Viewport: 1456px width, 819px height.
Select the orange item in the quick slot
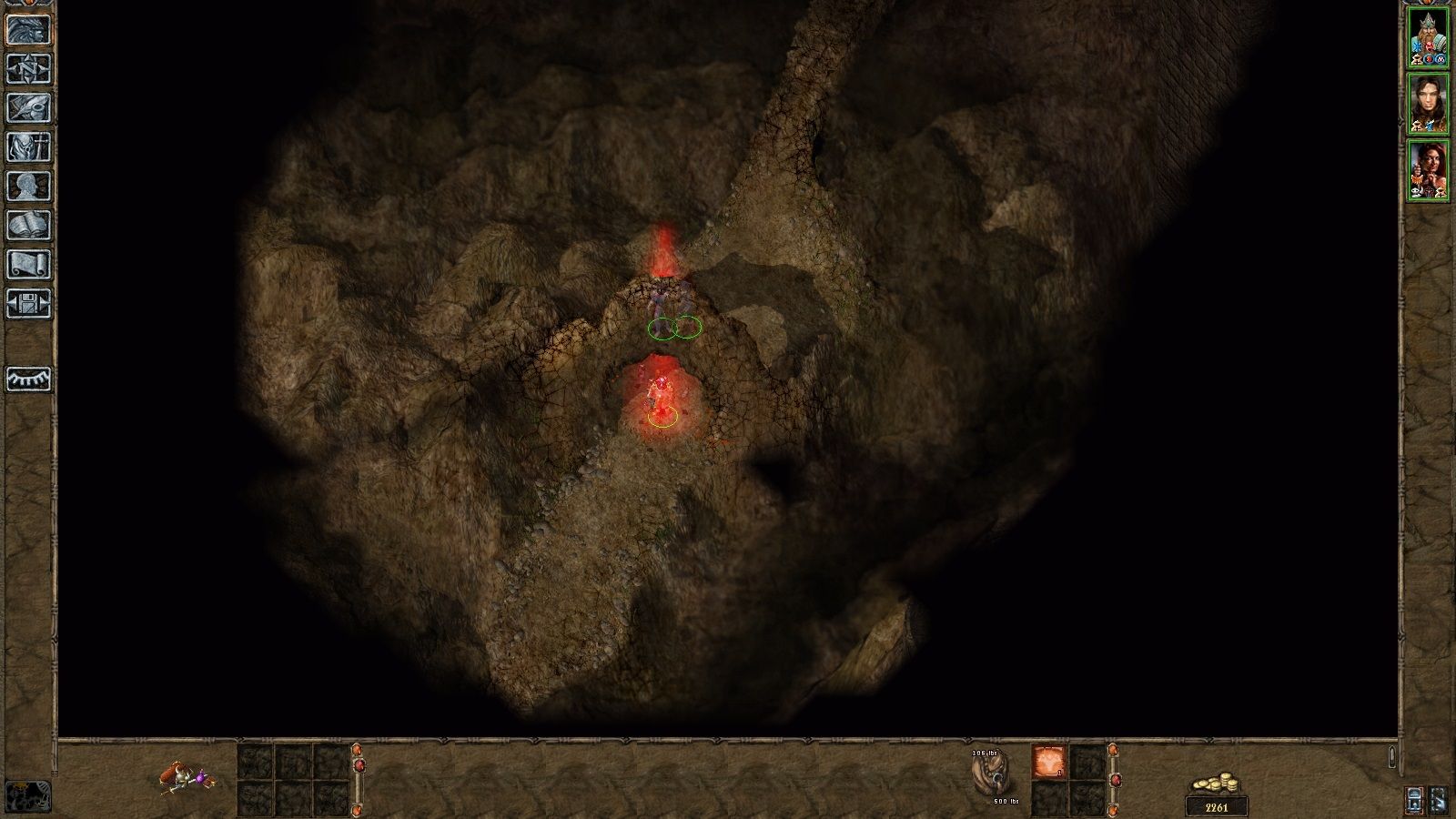[1048, 762]
